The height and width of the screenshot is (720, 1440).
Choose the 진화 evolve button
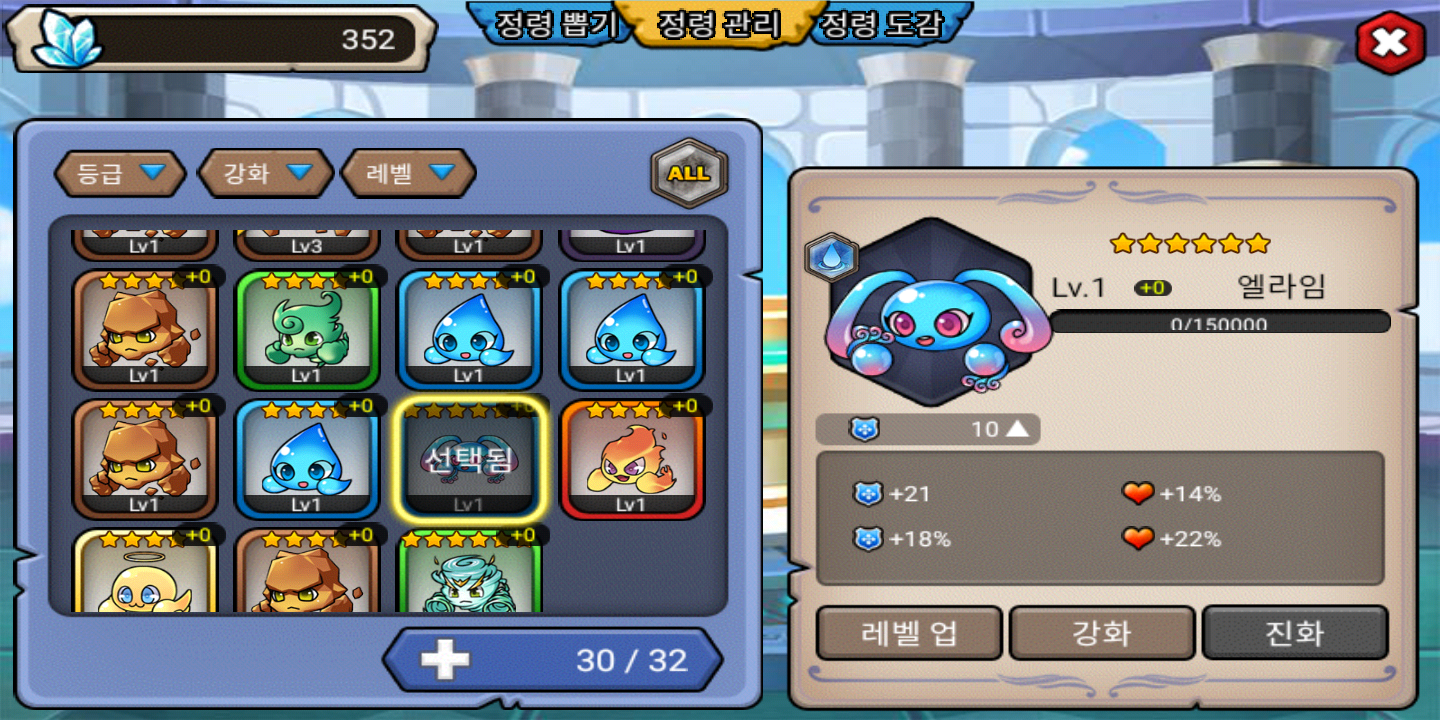[1295, 633]
